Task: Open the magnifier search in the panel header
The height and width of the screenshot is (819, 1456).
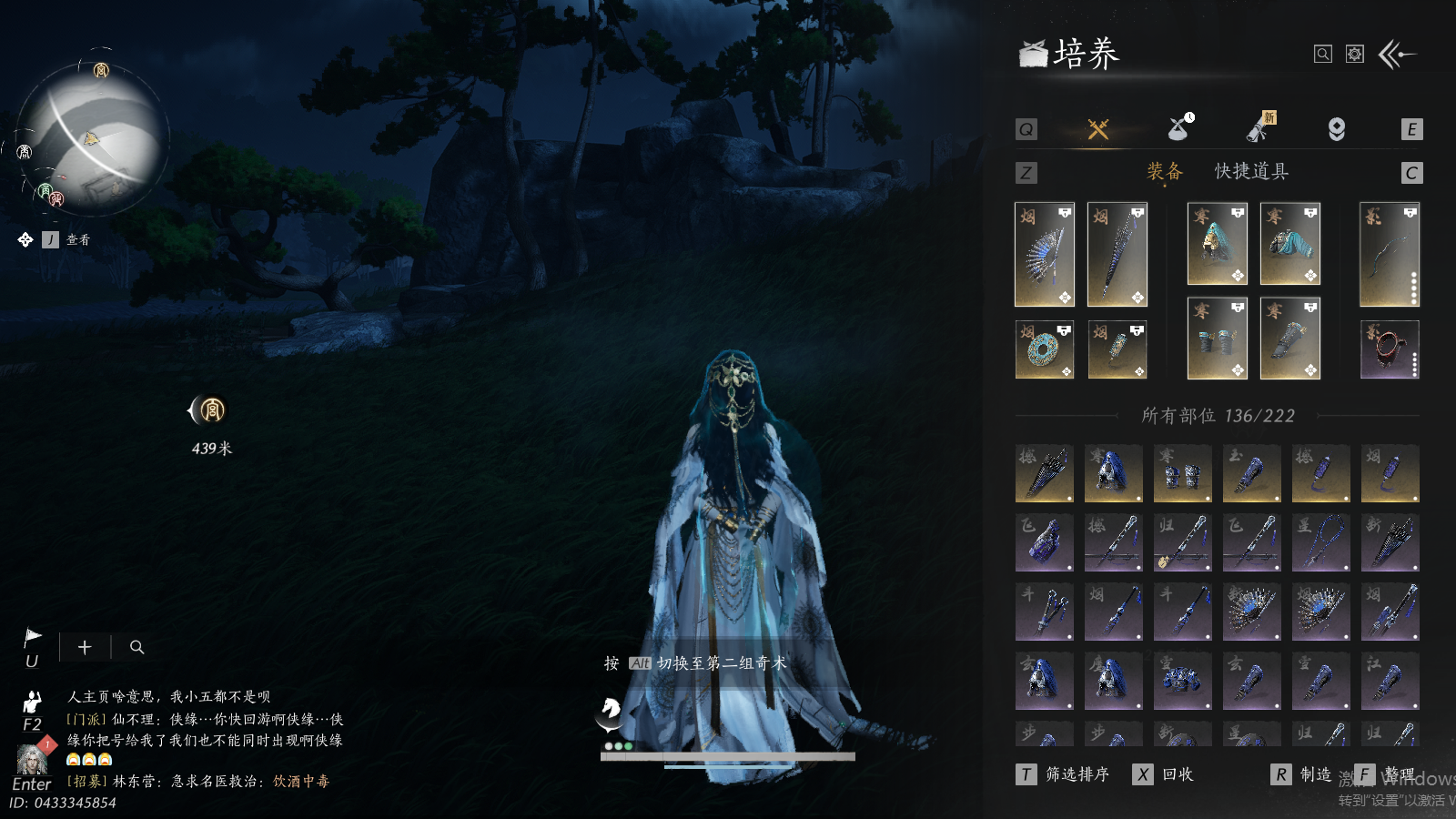Action: (x=1323, y=55)
